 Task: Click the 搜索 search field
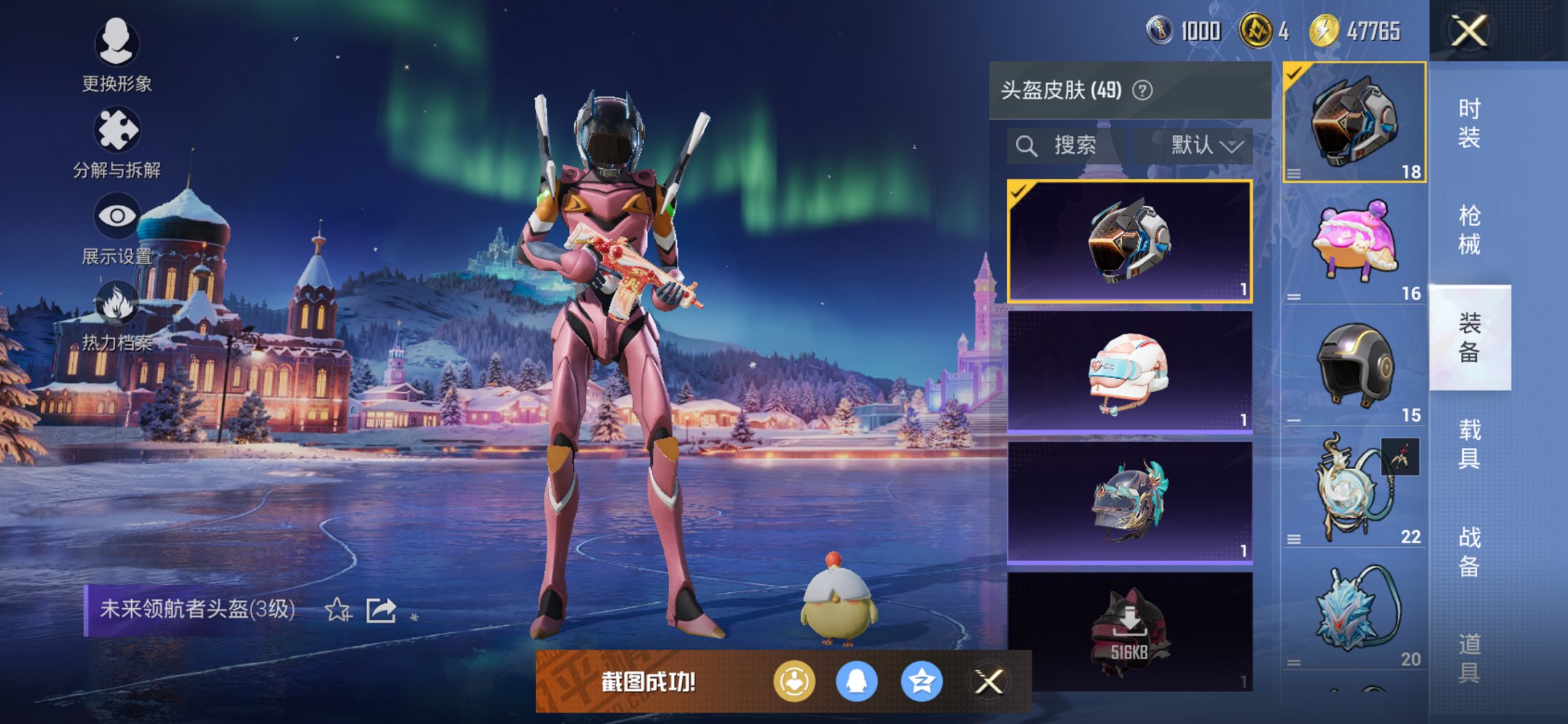1067,146
